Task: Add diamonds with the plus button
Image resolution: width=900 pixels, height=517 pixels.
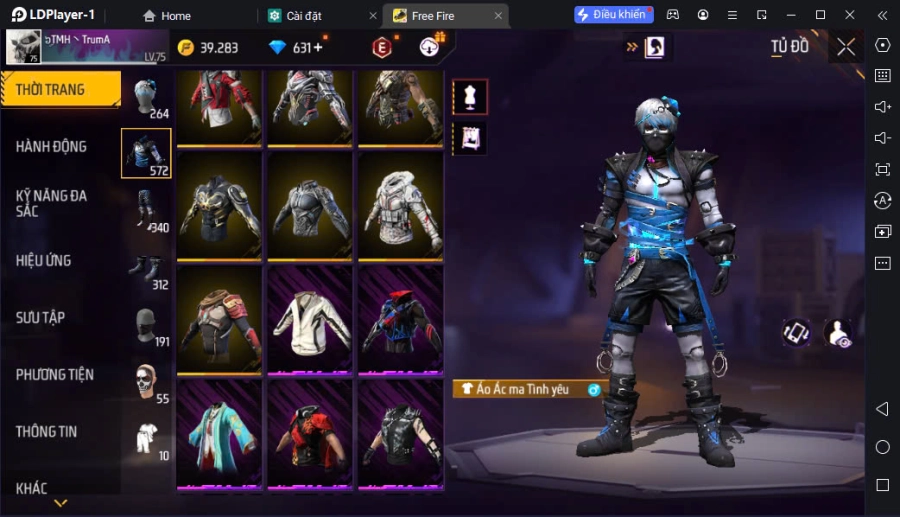Action: click(x=317, y=48)
